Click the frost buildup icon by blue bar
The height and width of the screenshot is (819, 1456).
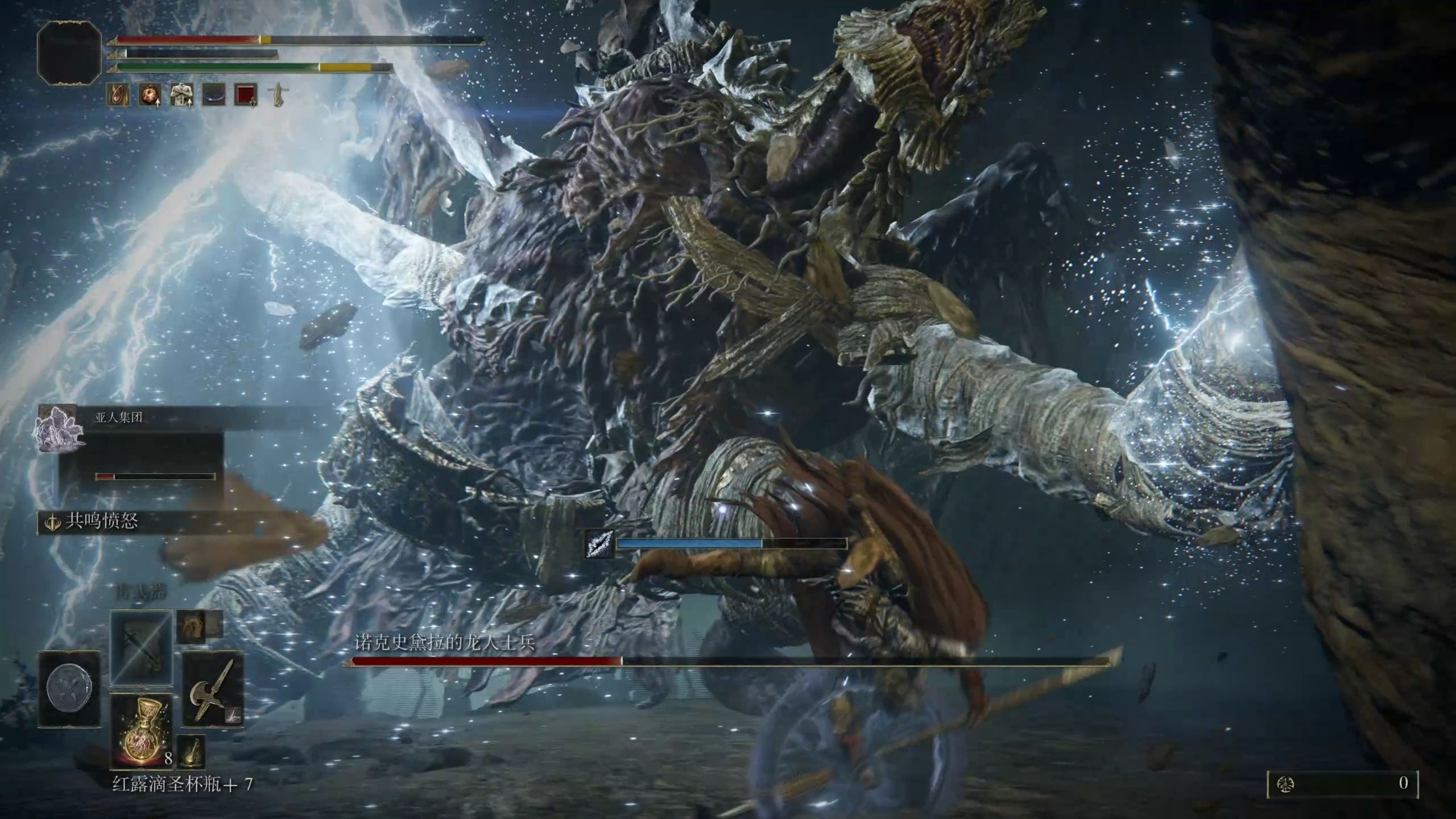599,544
